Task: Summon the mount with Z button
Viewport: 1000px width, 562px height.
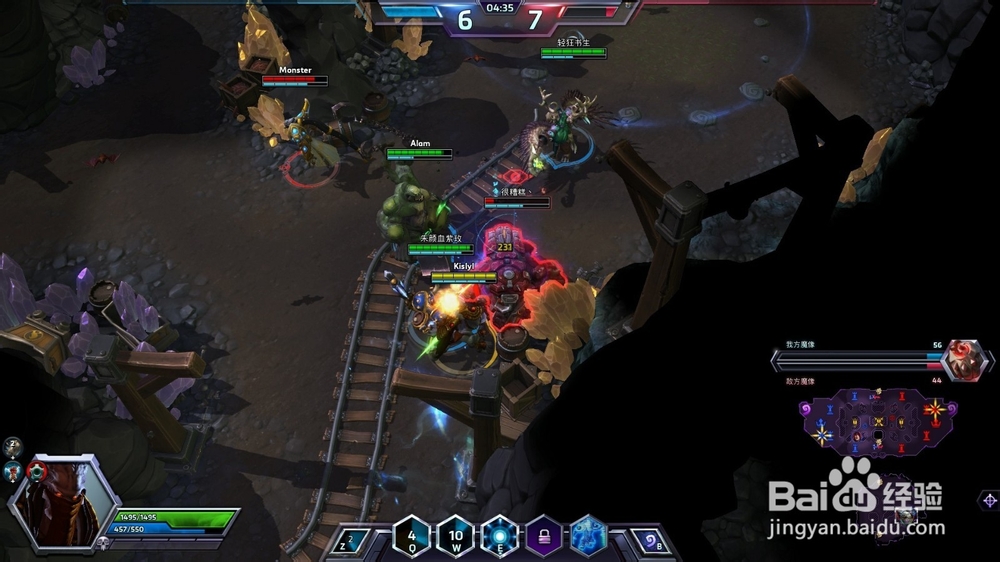Action: [348, 543]
